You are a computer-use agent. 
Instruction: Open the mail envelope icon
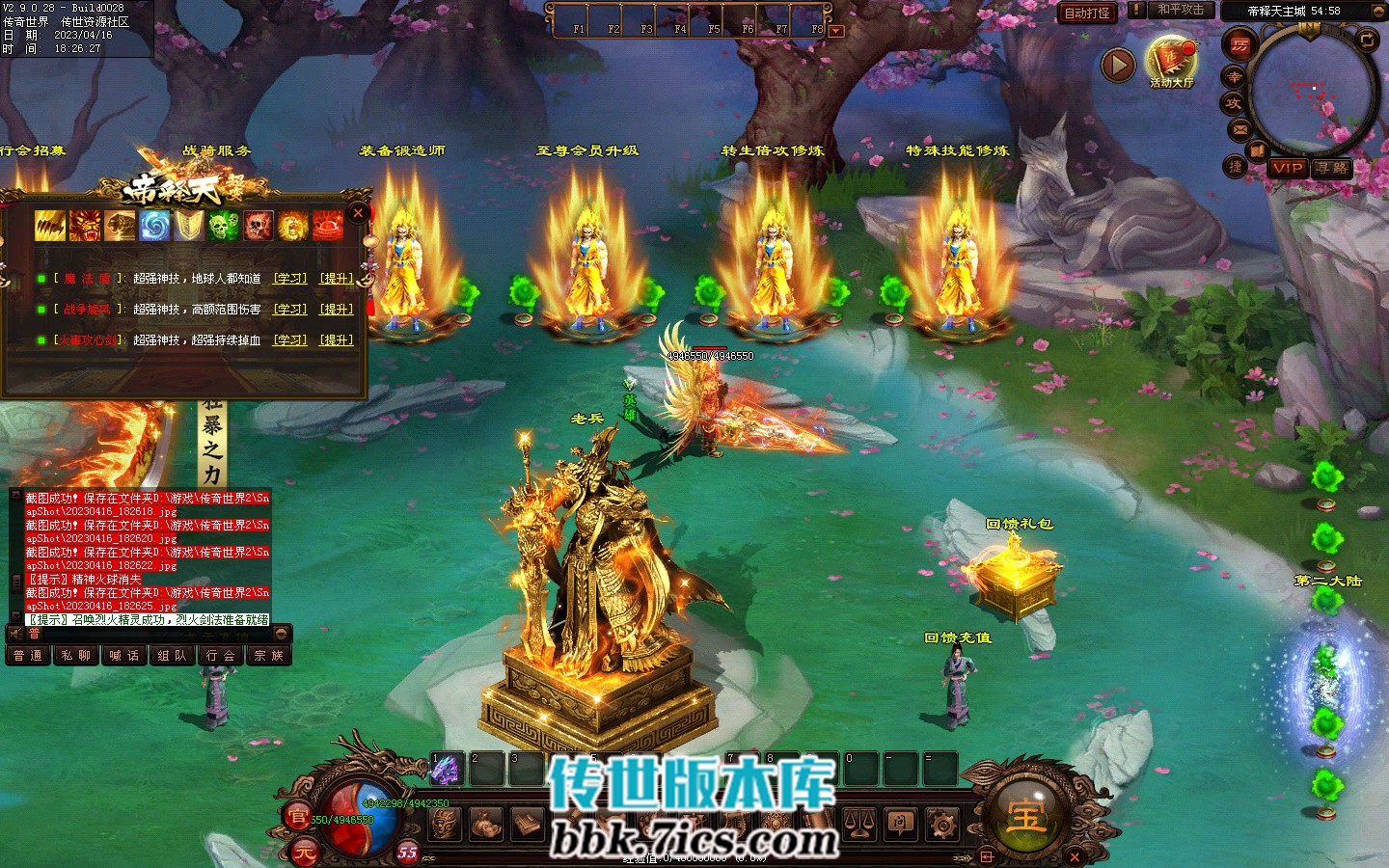pyautogui.click(x=1239, y=128)
